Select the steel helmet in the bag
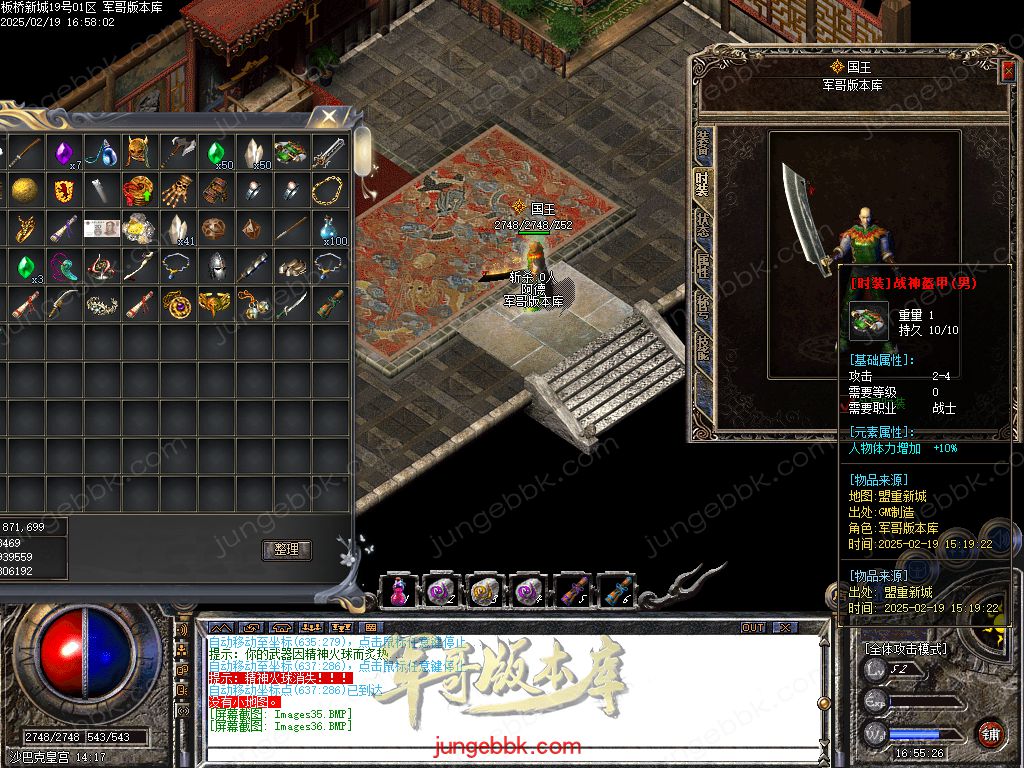1024x768 pixels. click(216, 265)
